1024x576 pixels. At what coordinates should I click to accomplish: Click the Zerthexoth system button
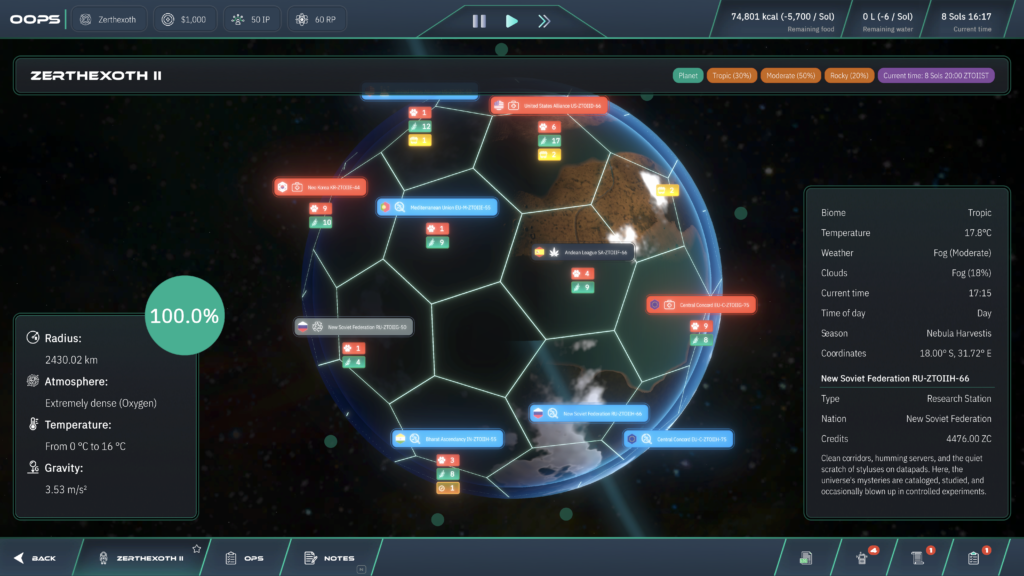pos(110,19)
